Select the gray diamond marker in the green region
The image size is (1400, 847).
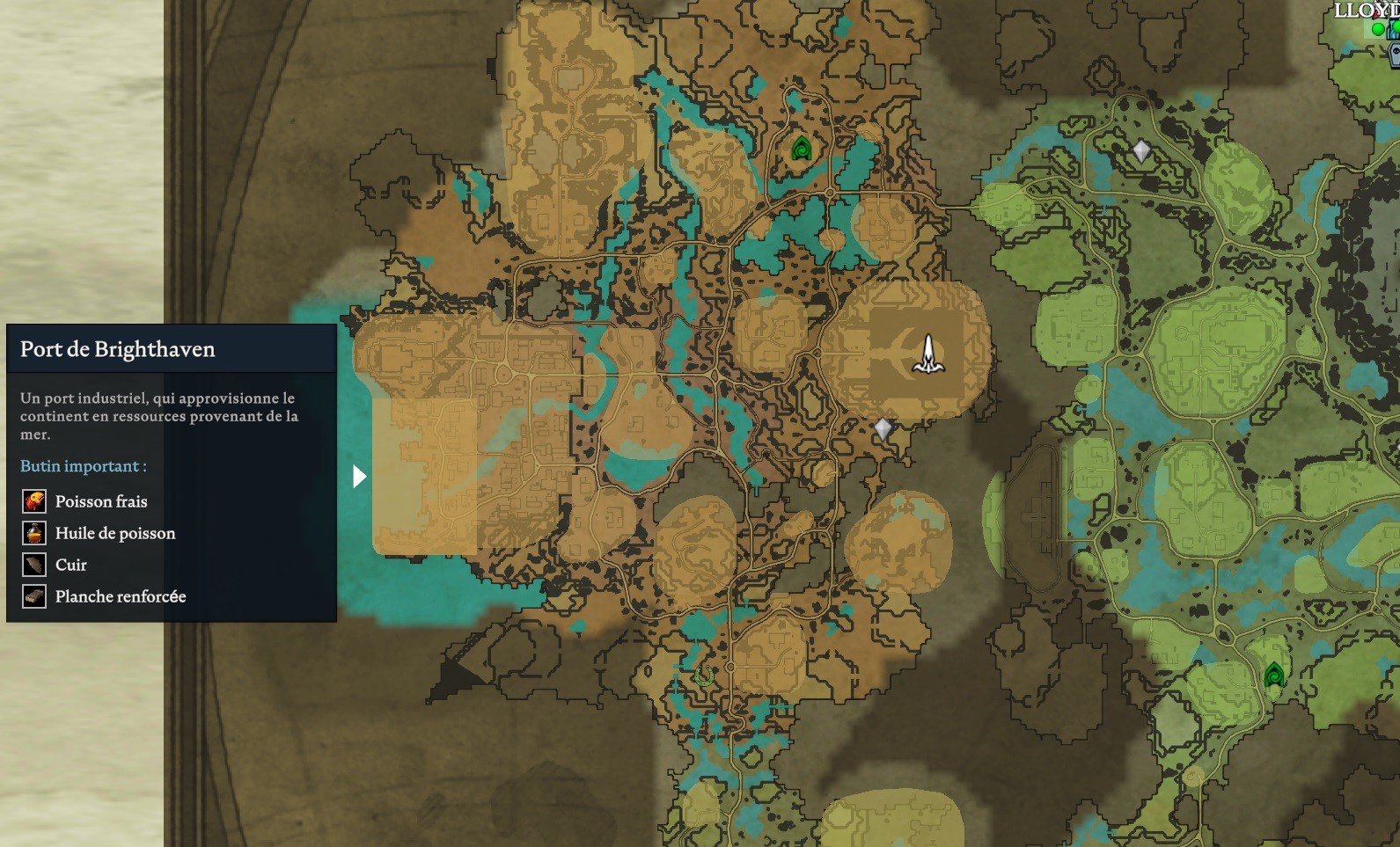(1141, 151)
